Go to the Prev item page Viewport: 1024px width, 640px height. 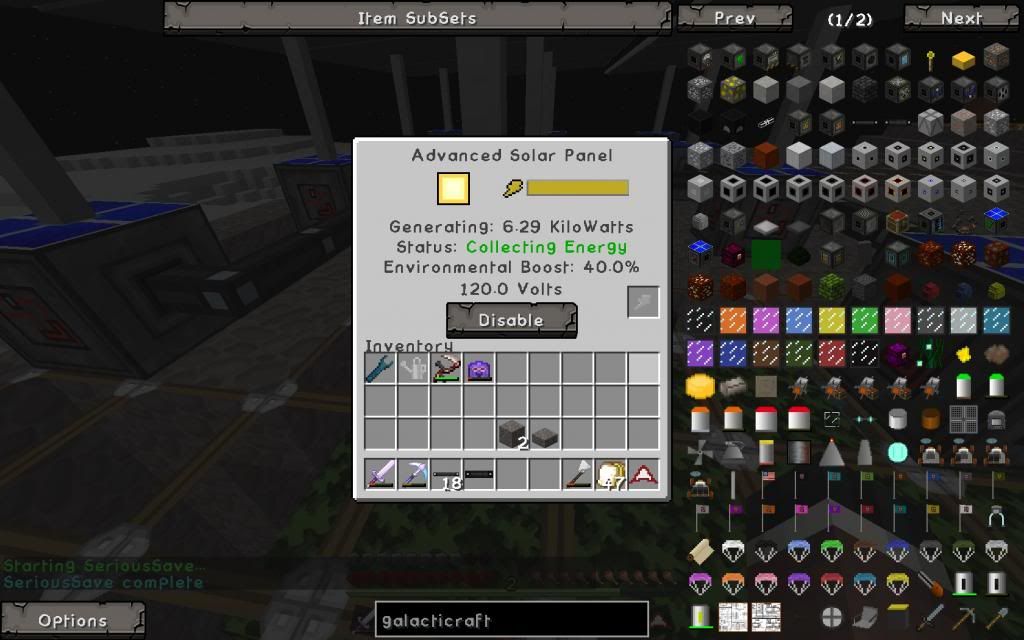pos(735,18)
